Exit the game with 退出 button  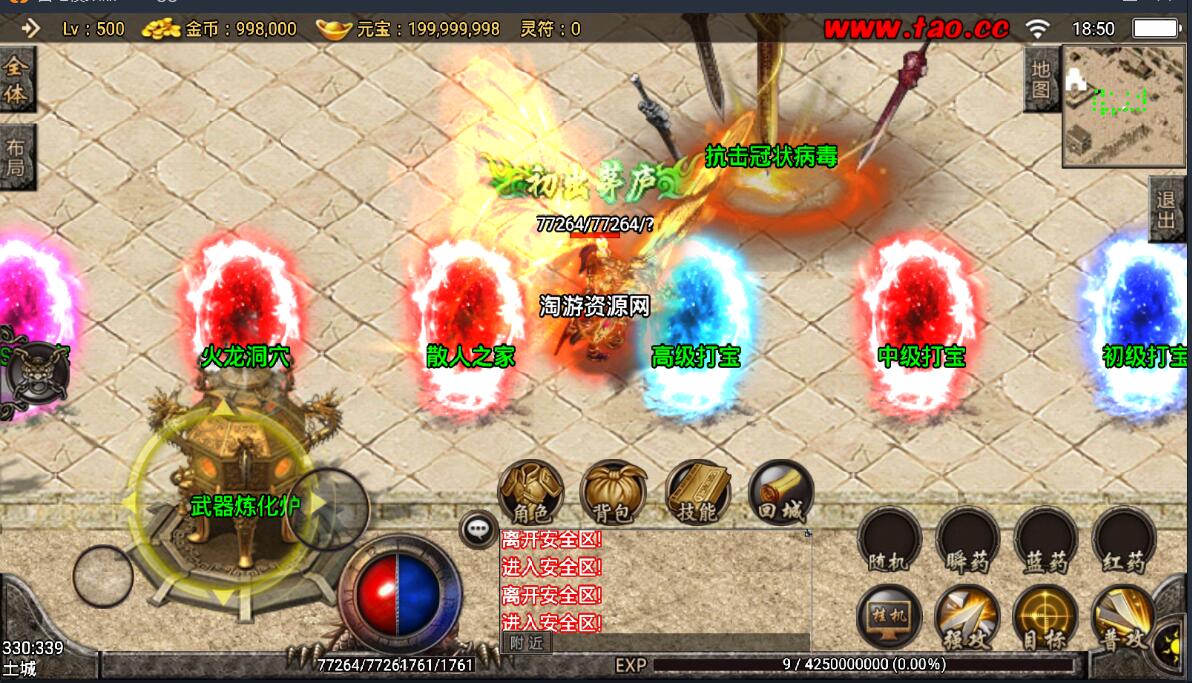(1167, 210)
